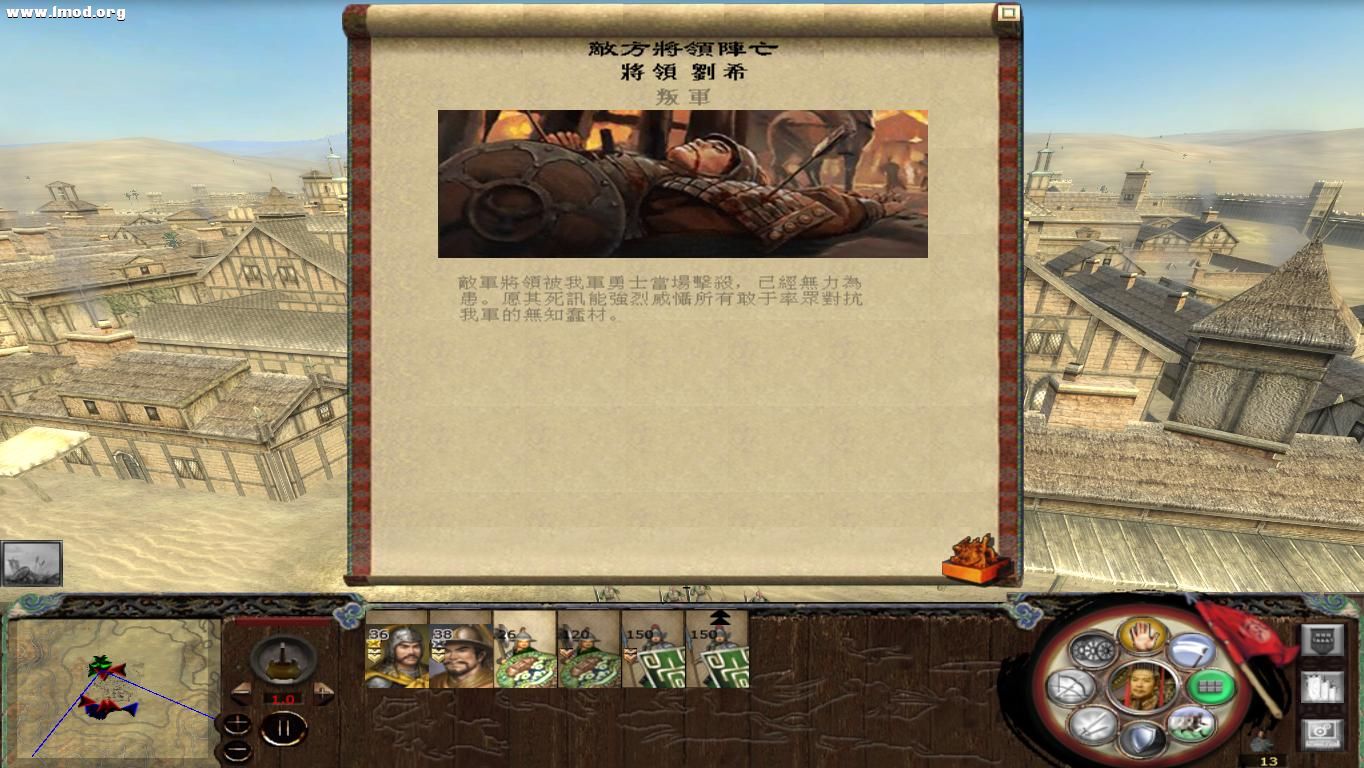Expand unit cards with the double up arrow
This screenshot has width=1364, height=768.
pos(721,616)
